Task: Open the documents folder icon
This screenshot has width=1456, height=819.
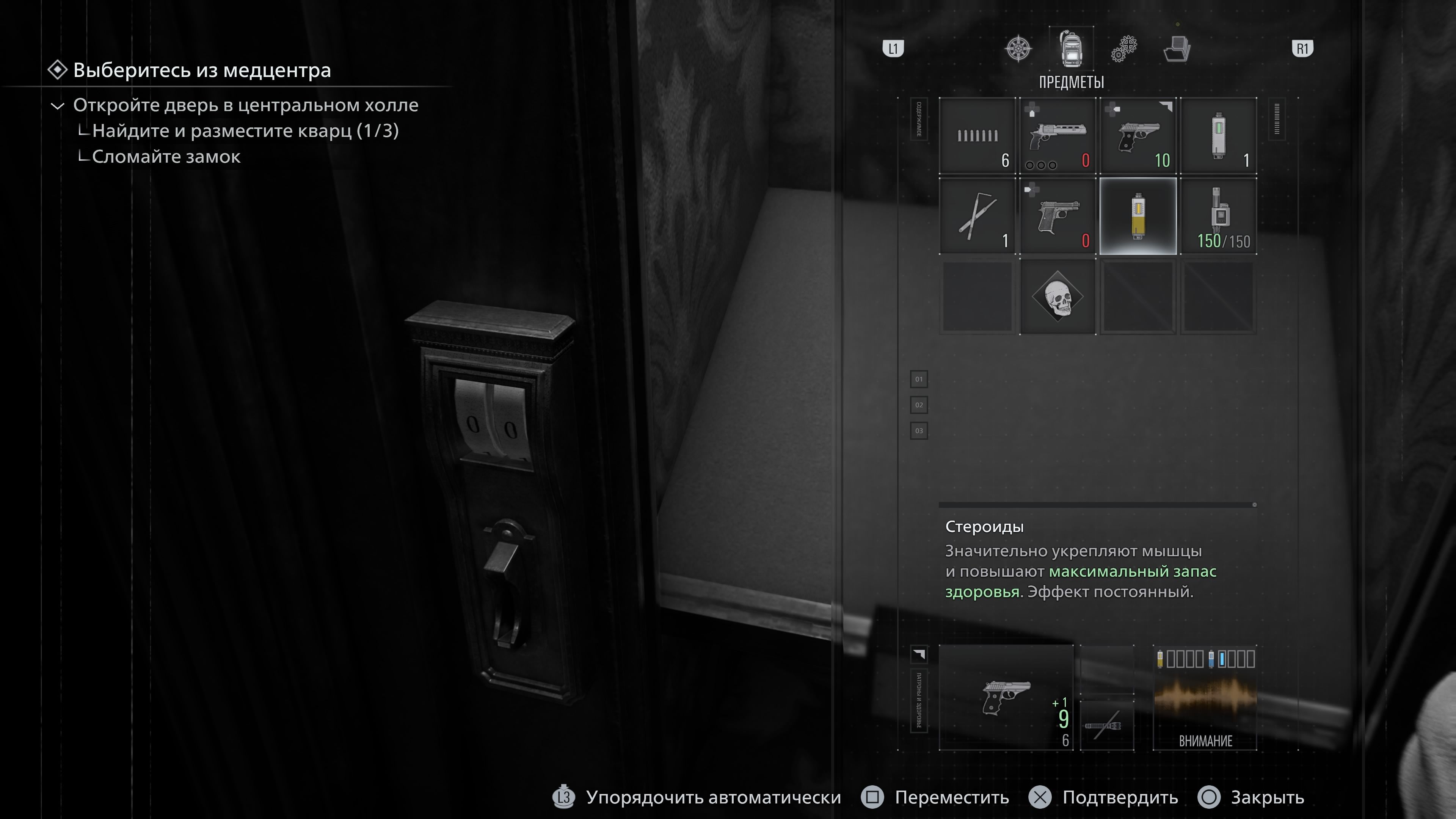Action: coord(1177,50)
